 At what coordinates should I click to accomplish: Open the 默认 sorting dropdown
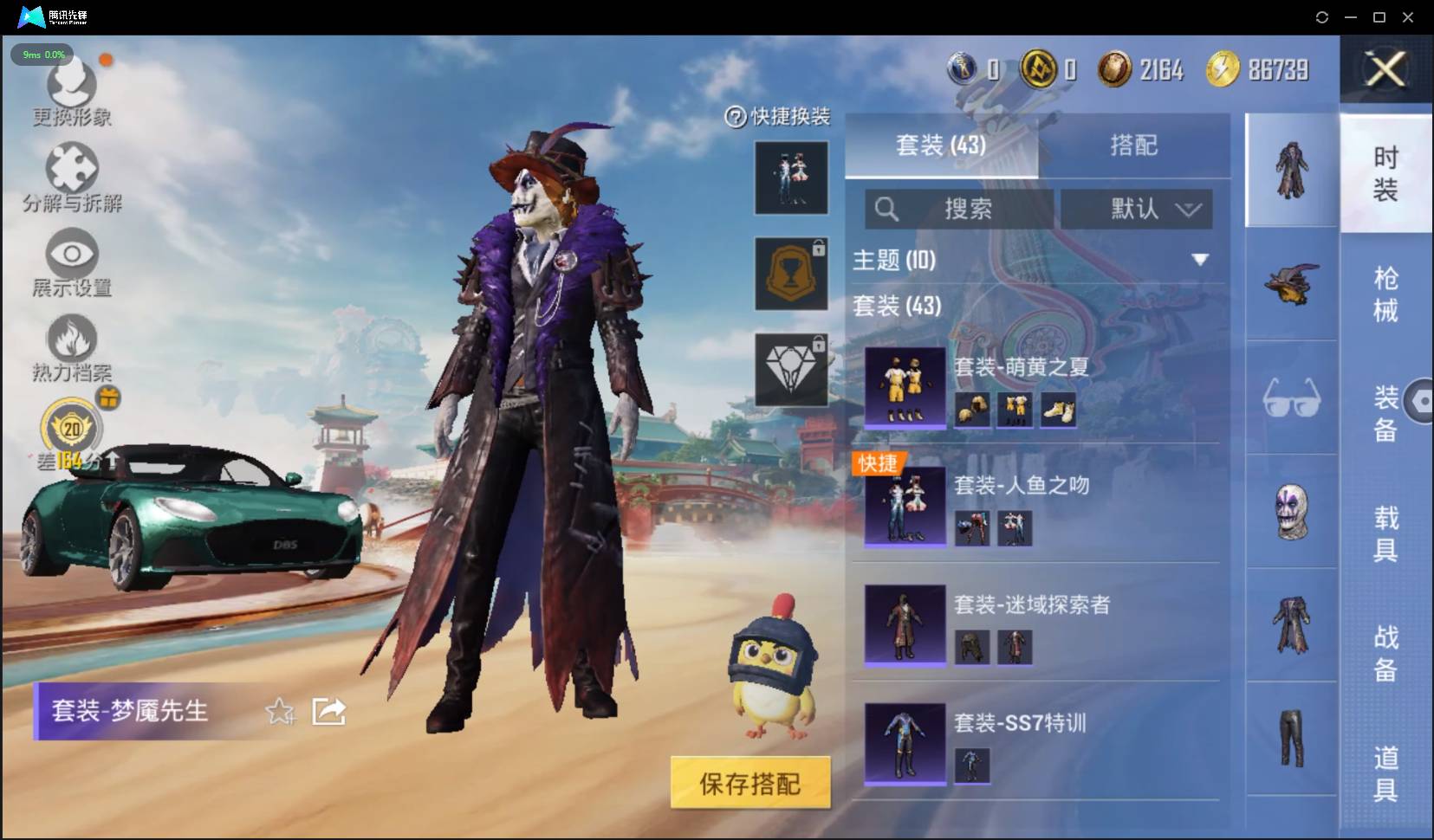(1138, 209)
